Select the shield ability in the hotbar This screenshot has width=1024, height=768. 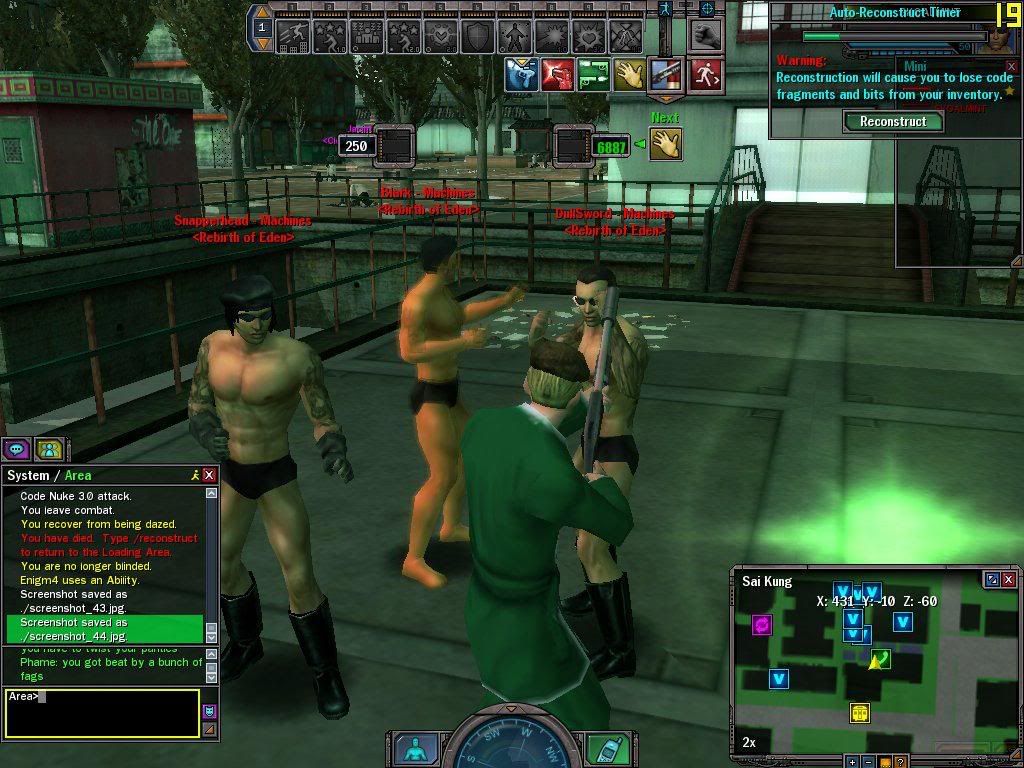click(x=477, y=37)
